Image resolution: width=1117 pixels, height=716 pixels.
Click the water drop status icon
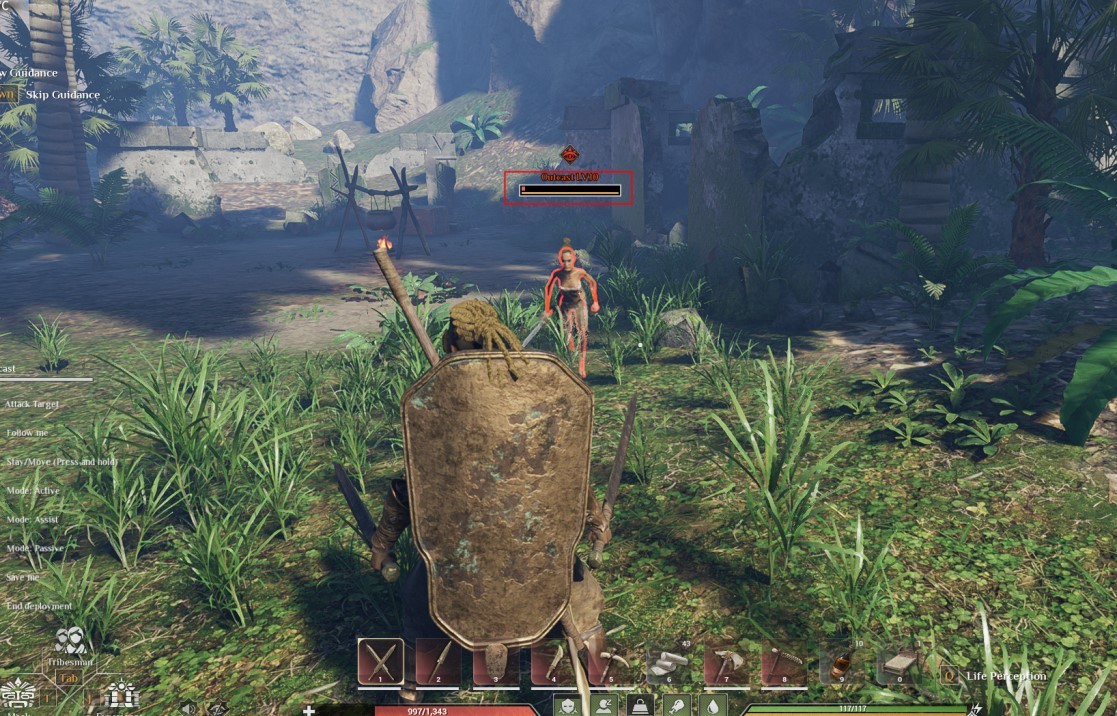point(712,706)
